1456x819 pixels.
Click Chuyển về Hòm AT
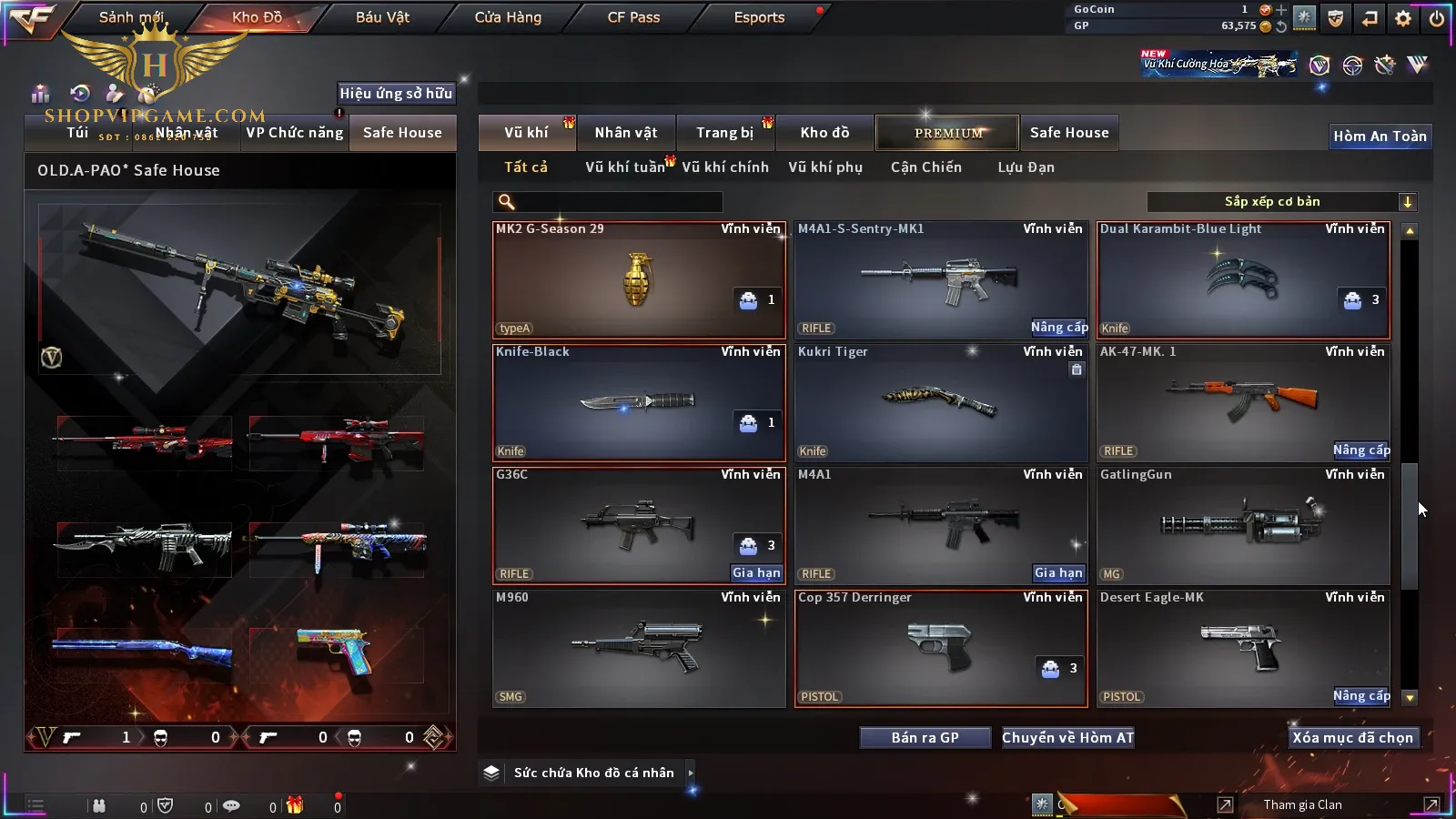point(1067,738)
